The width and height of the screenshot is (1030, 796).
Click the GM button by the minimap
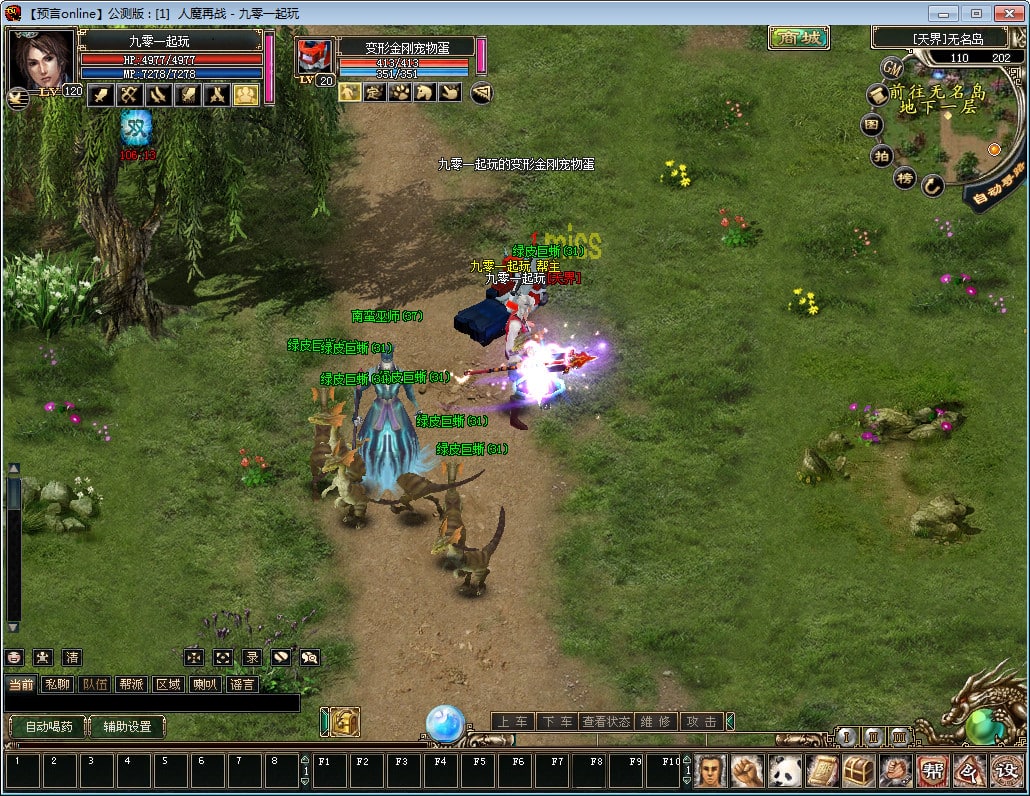click(893, 68)
